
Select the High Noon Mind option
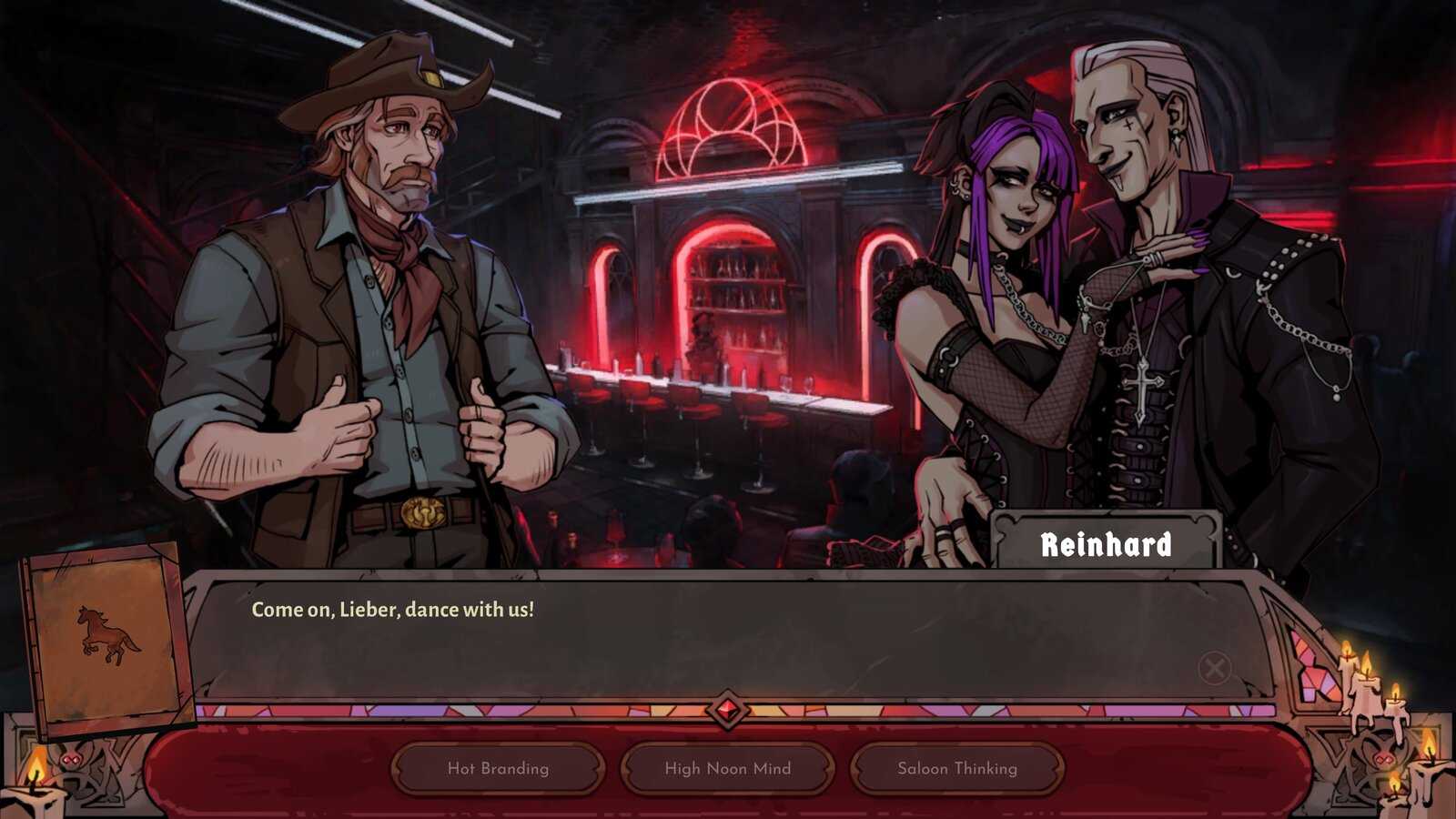(727, 768)
